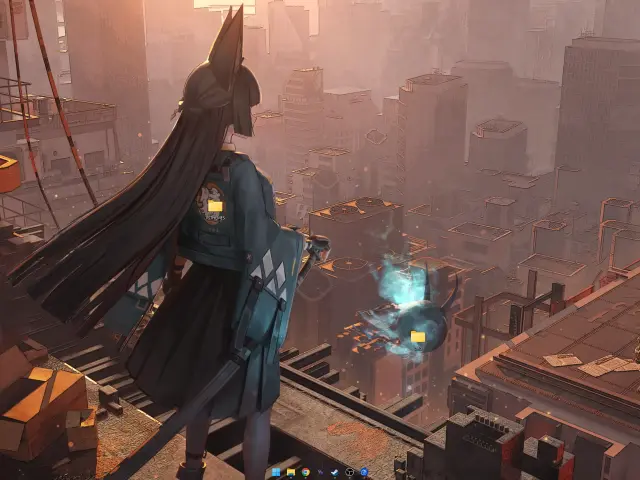Image resolution: width=640 pixels, height=480 pixels.
Task: Open the Windows Start menu
Action: pyautogui.click(x=276, y=472)
